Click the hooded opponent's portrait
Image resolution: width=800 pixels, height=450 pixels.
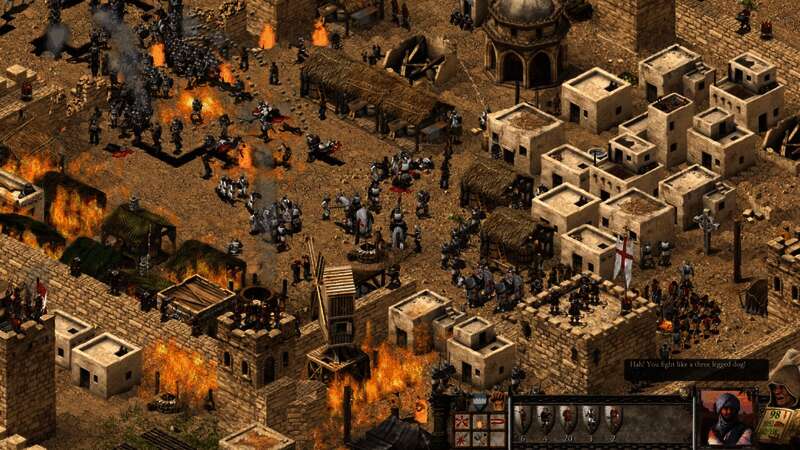coord(725,415)
